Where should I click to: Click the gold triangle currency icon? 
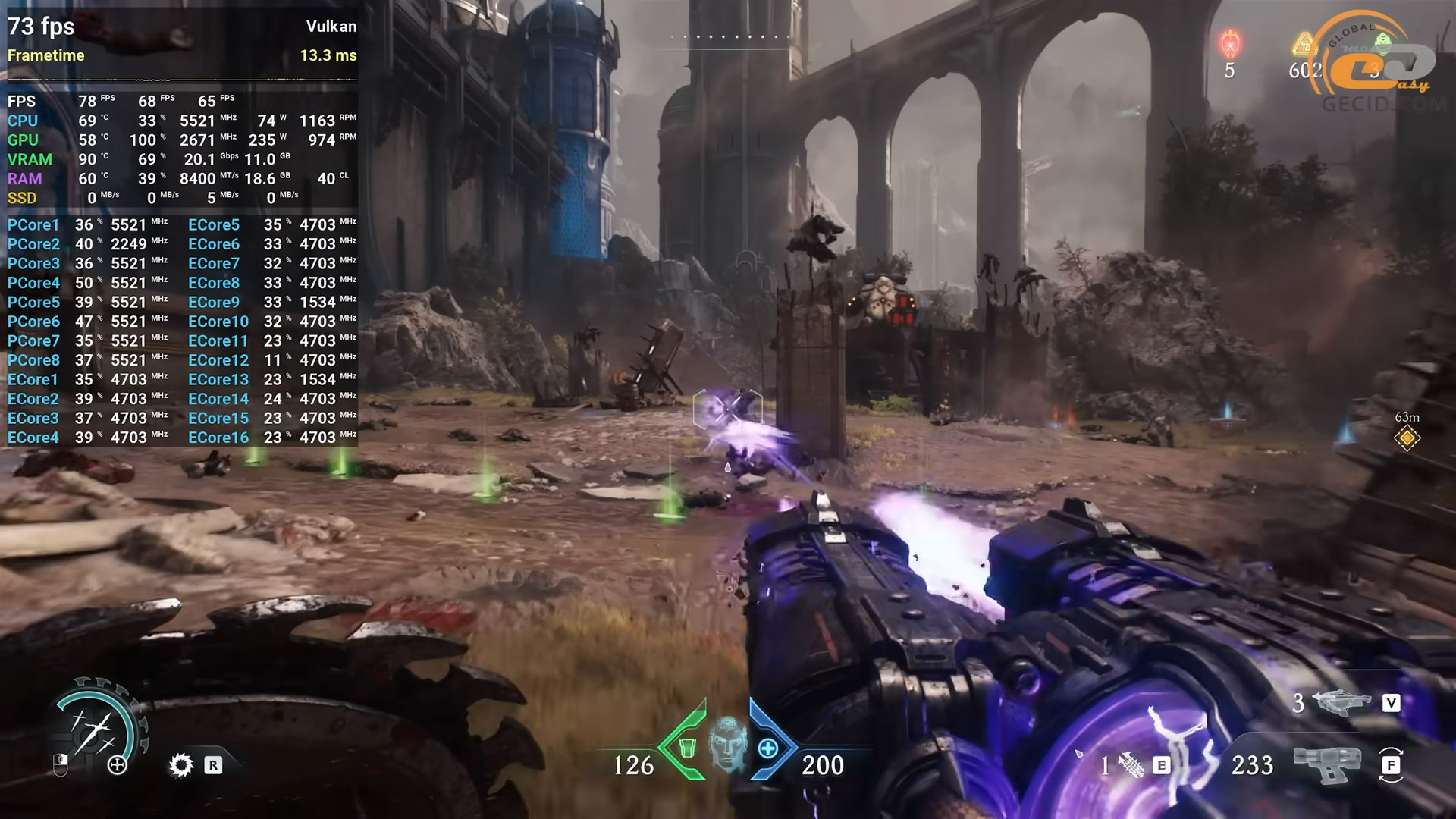coord(1304,44)
